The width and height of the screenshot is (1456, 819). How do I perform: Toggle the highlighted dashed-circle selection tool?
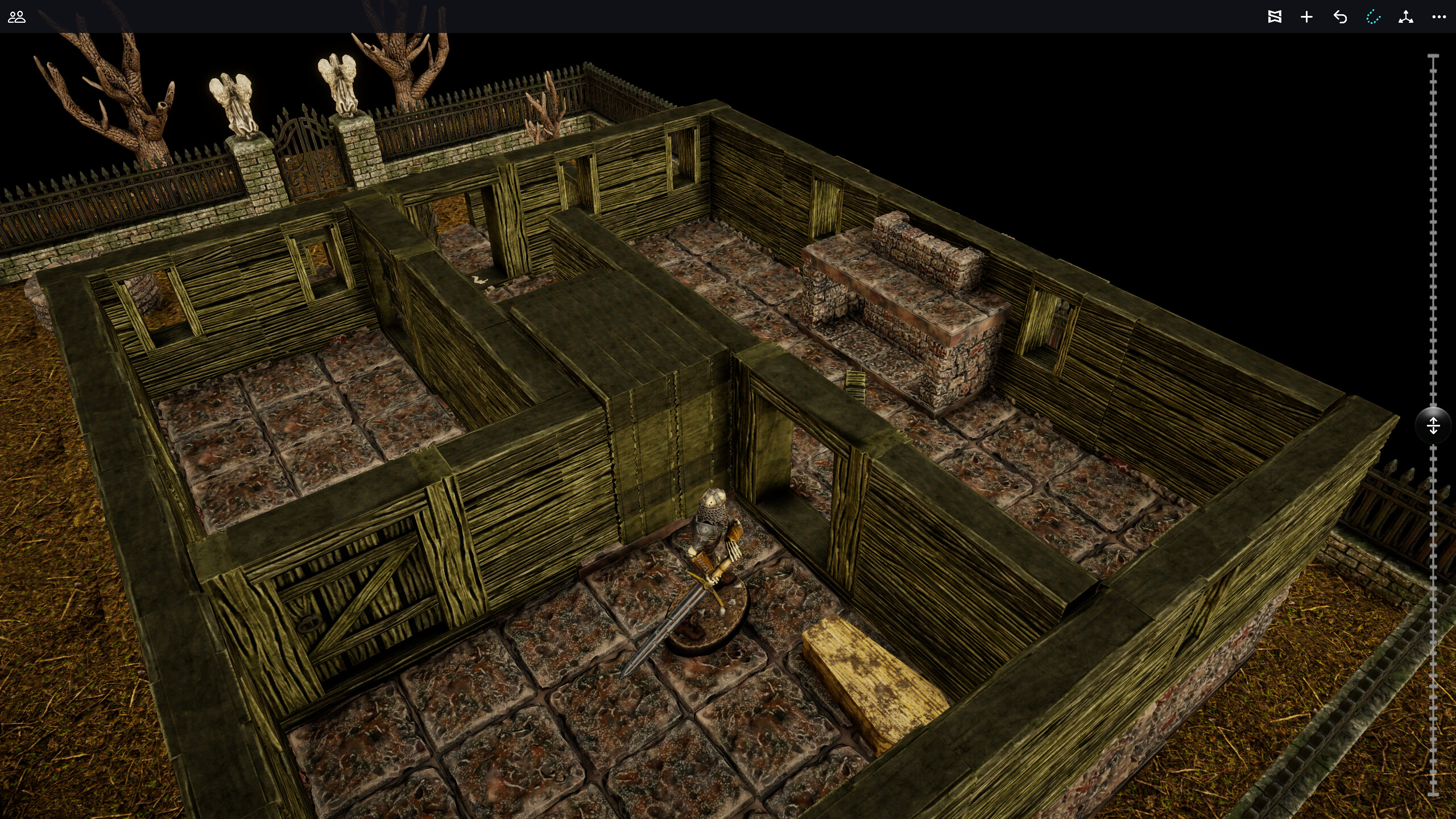(x=1374, y=17)
